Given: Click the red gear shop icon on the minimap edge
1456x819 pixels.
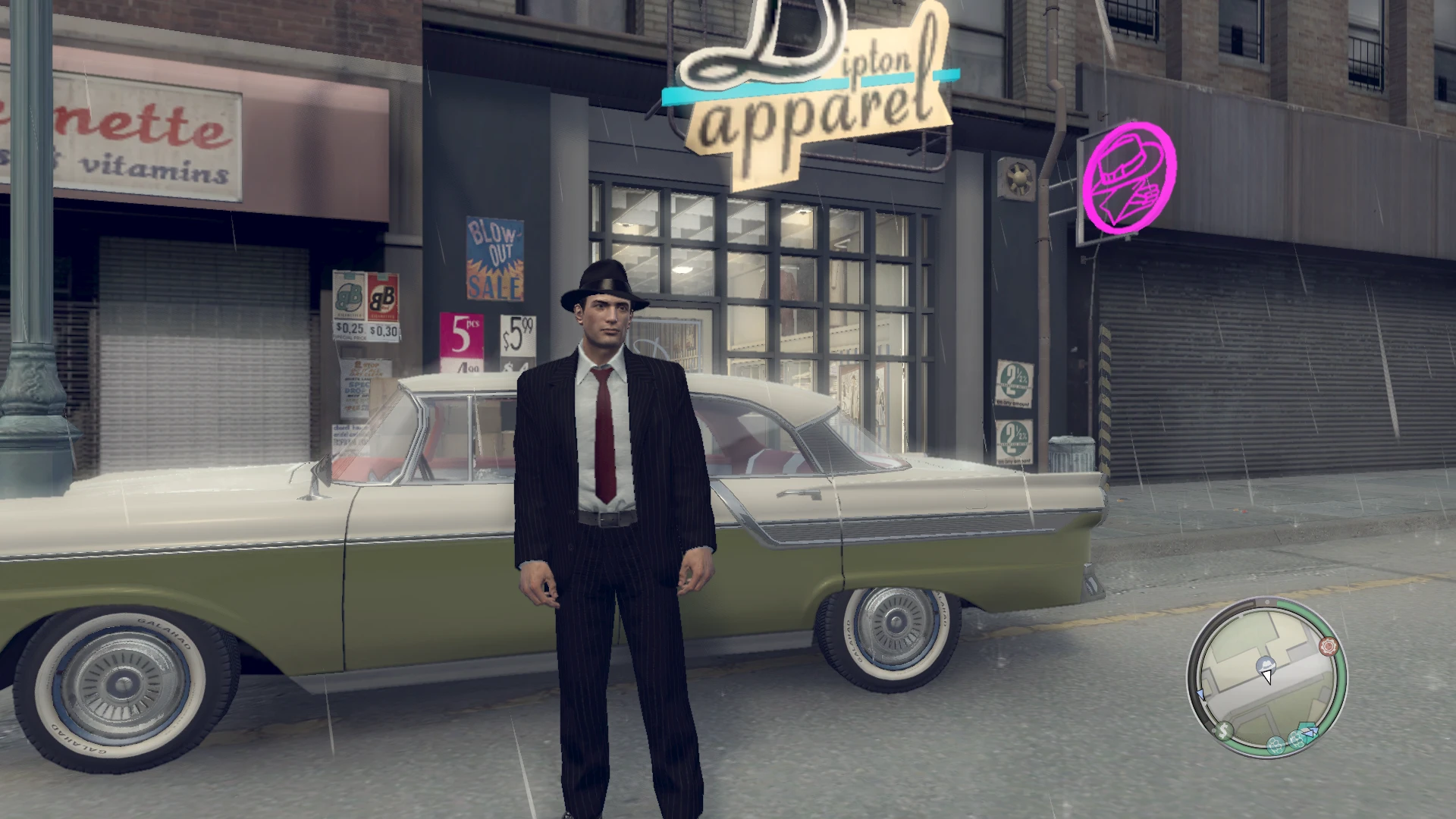Looking at the screenshot, I should click(x=1329, y=645).
